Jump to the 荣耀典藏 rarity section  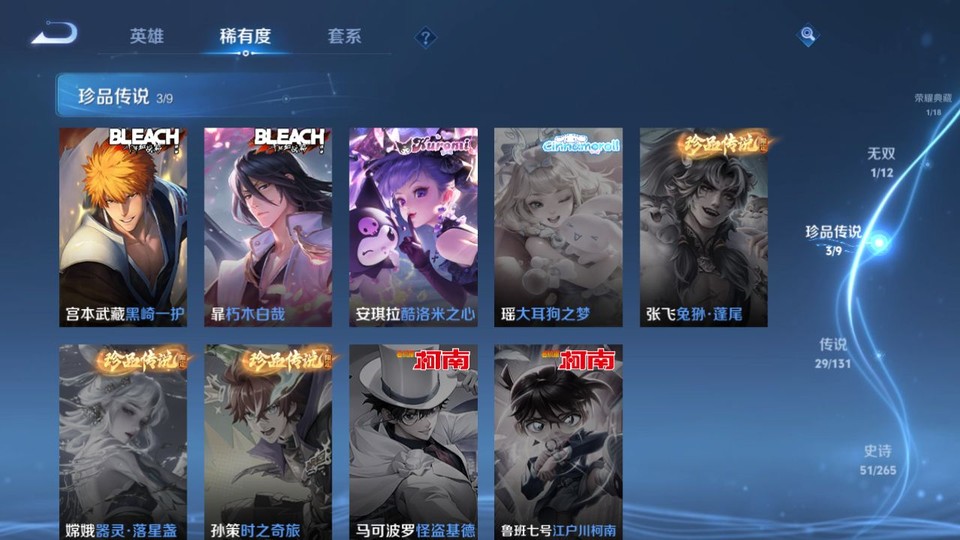coord(933,104)
